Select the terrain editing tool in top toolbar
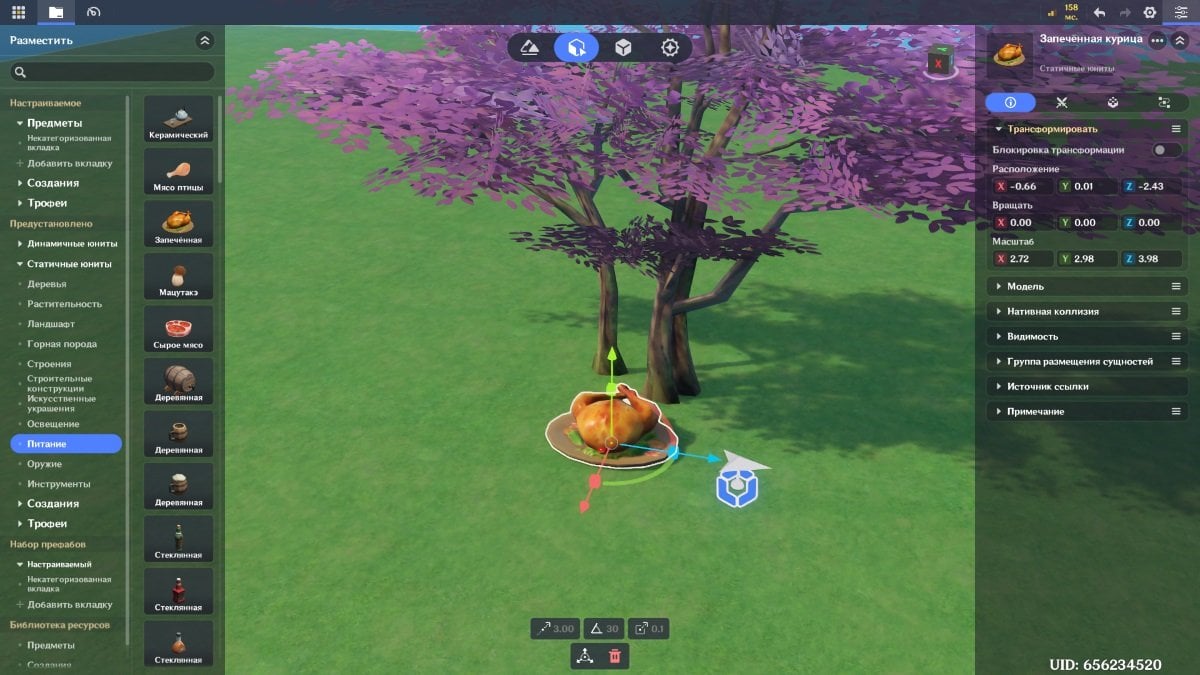Viewport: 1200px width, 675px height. (x=530, y=47)
